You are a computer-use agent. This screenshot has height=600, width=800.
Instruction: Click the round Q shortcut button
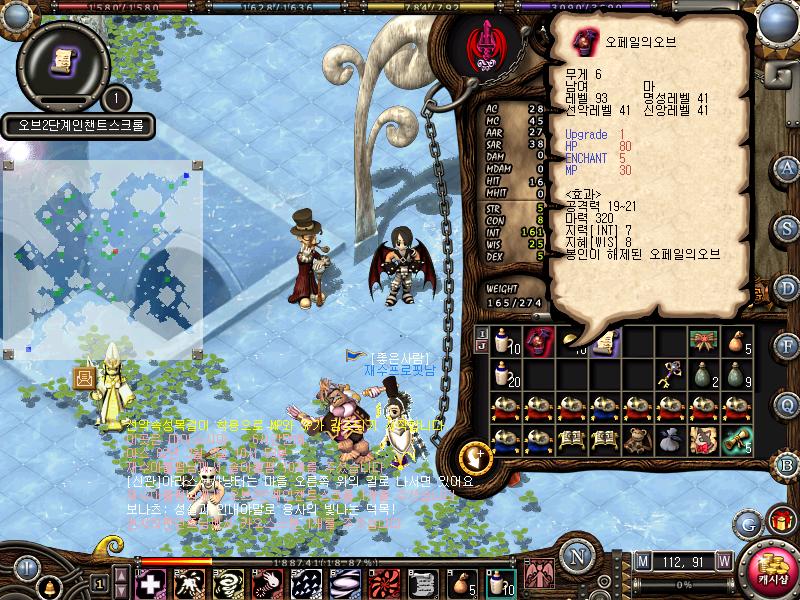point(787,404)
